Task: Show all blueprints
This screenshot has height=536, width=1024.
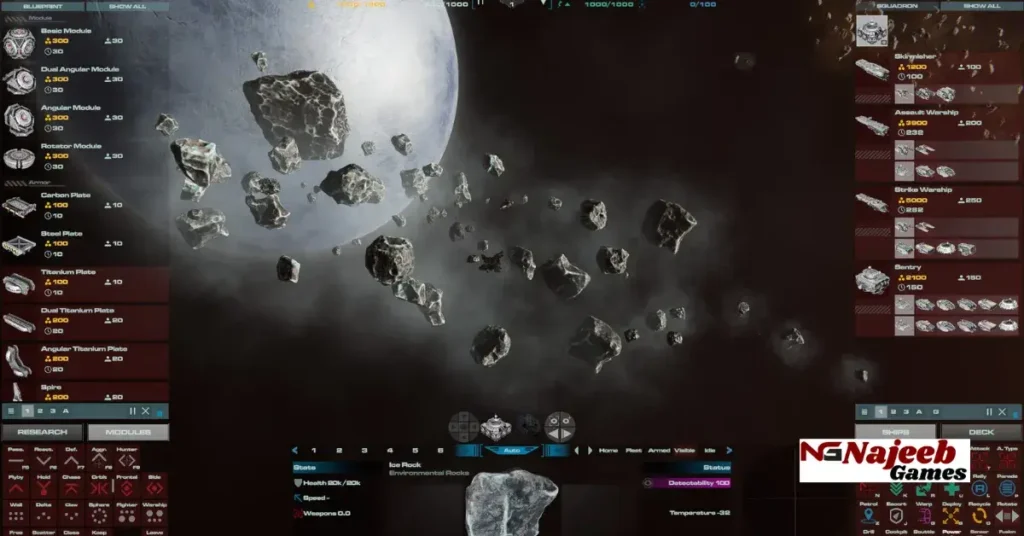Action: point(127,6)
